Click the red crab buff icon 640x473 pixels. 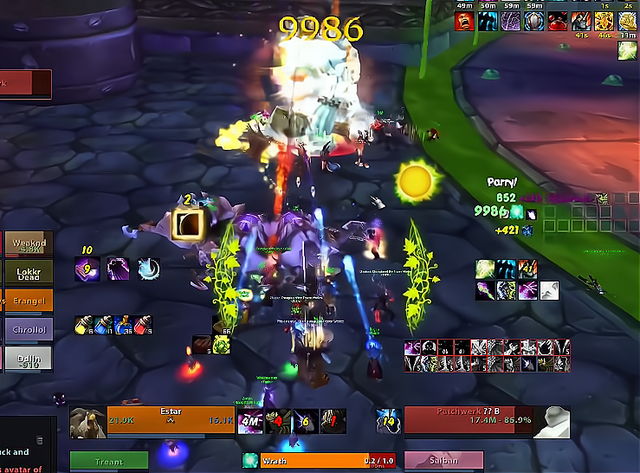click(x=277, y=421)
